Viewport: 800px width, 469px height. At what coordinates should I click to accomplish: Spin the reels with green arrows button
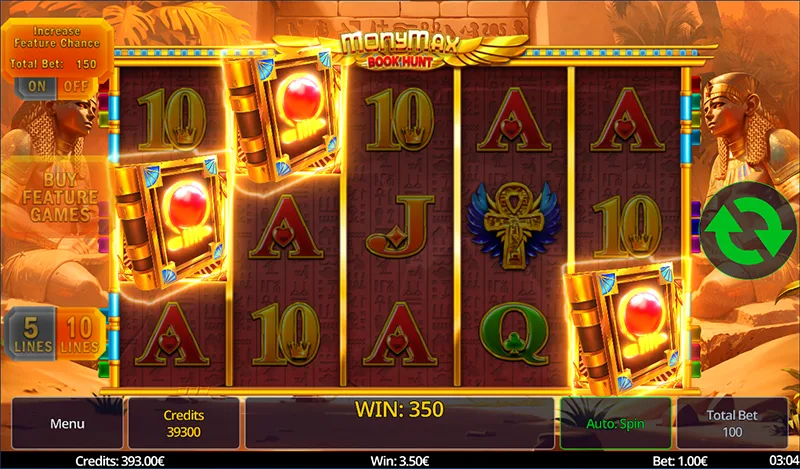747,229
